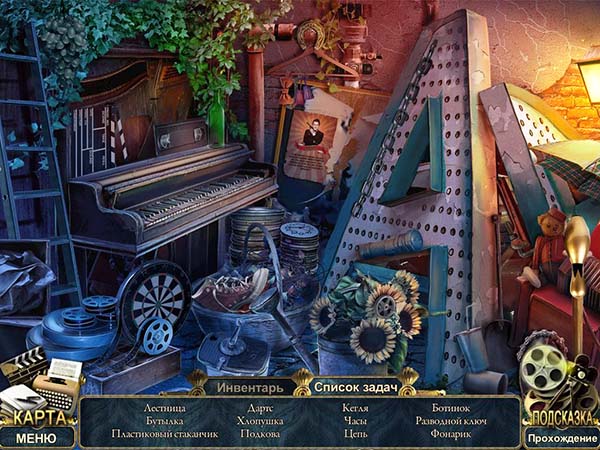Select the Дартс entry in the list

pyautogui.click(x=261, y=408)
